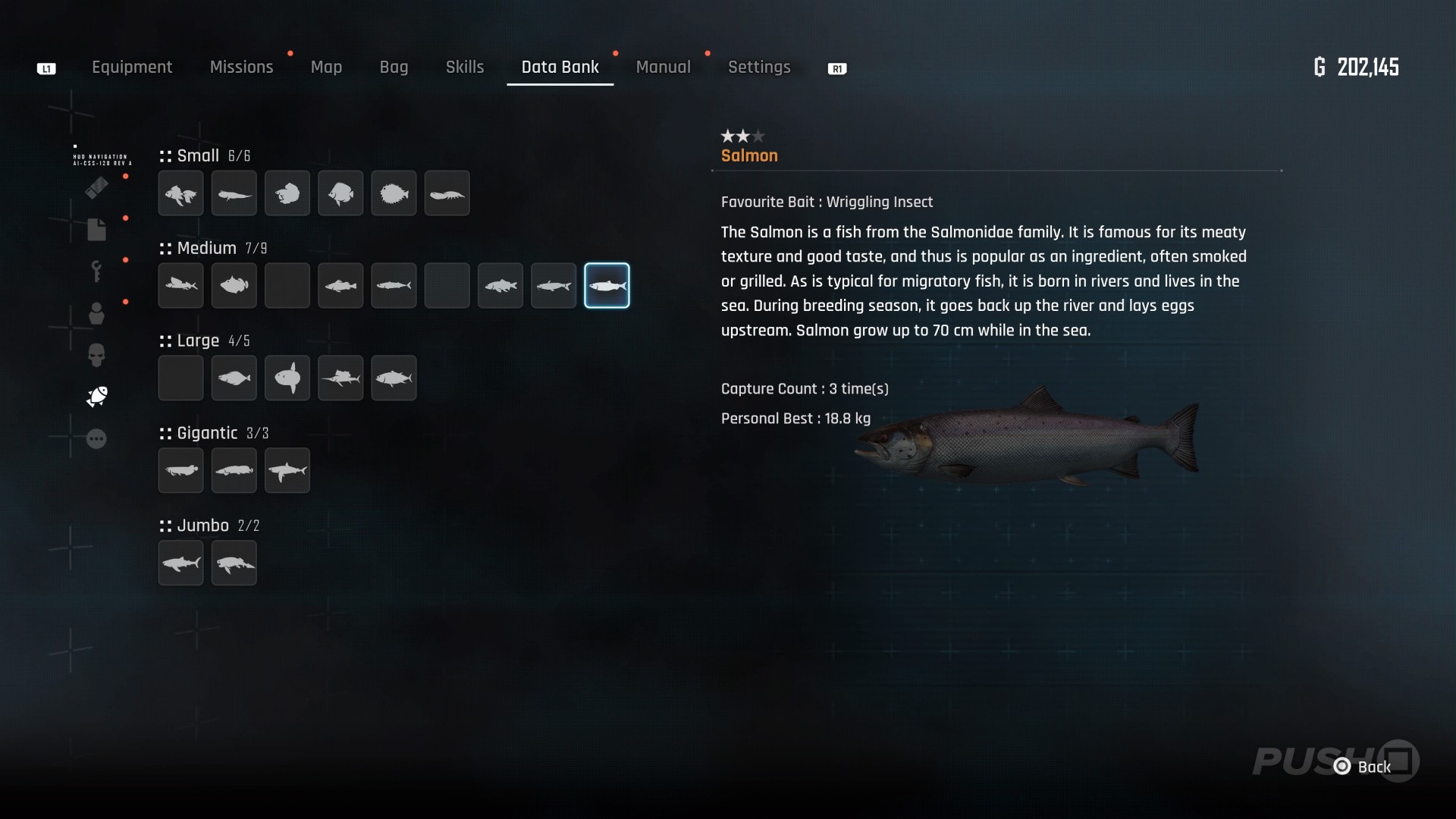
Task: View the ocean sunfish entry in Large
Action: point(287,378)
